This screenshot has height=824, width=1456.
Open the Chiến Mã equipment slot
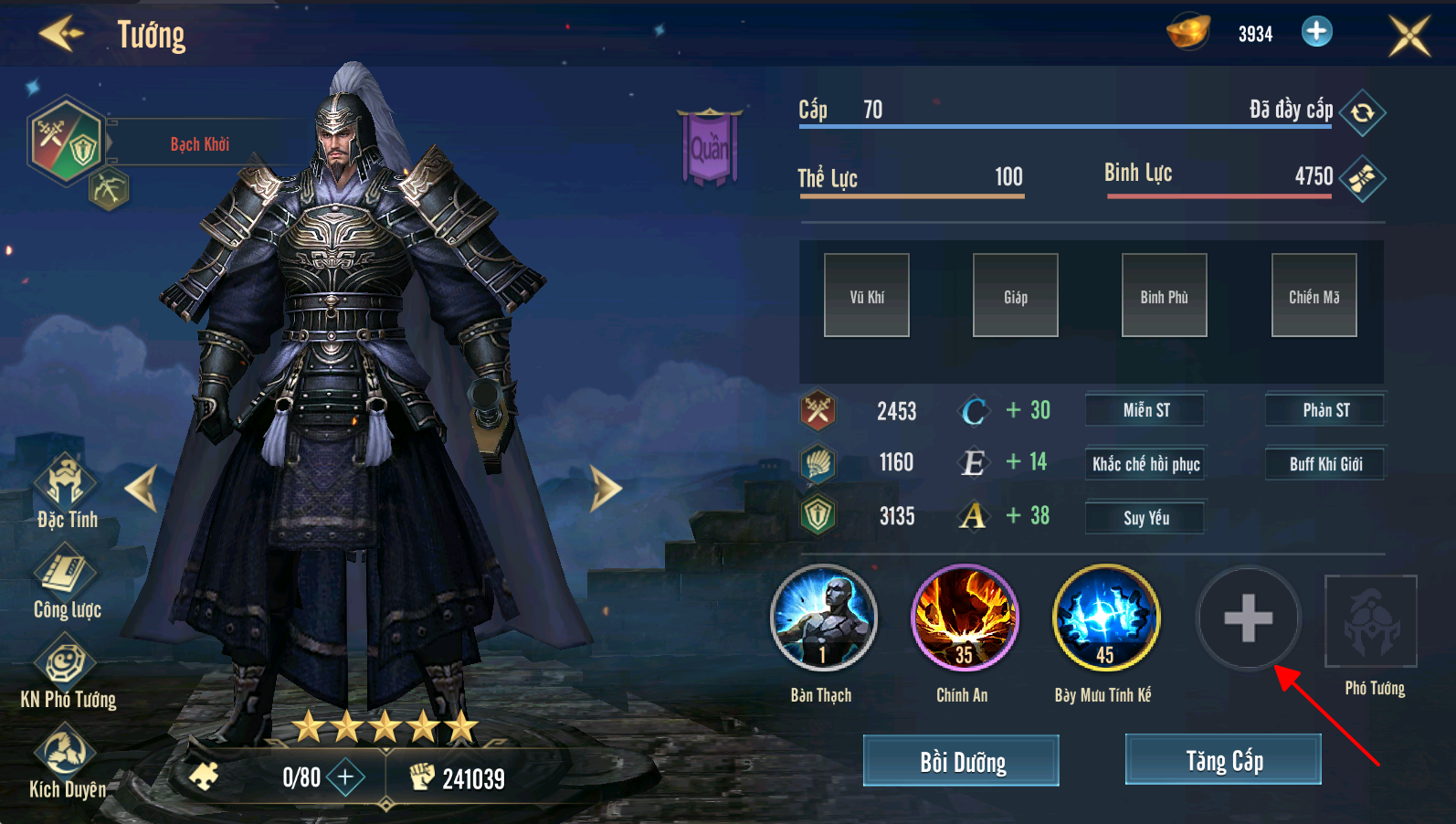pos(1314,296)
